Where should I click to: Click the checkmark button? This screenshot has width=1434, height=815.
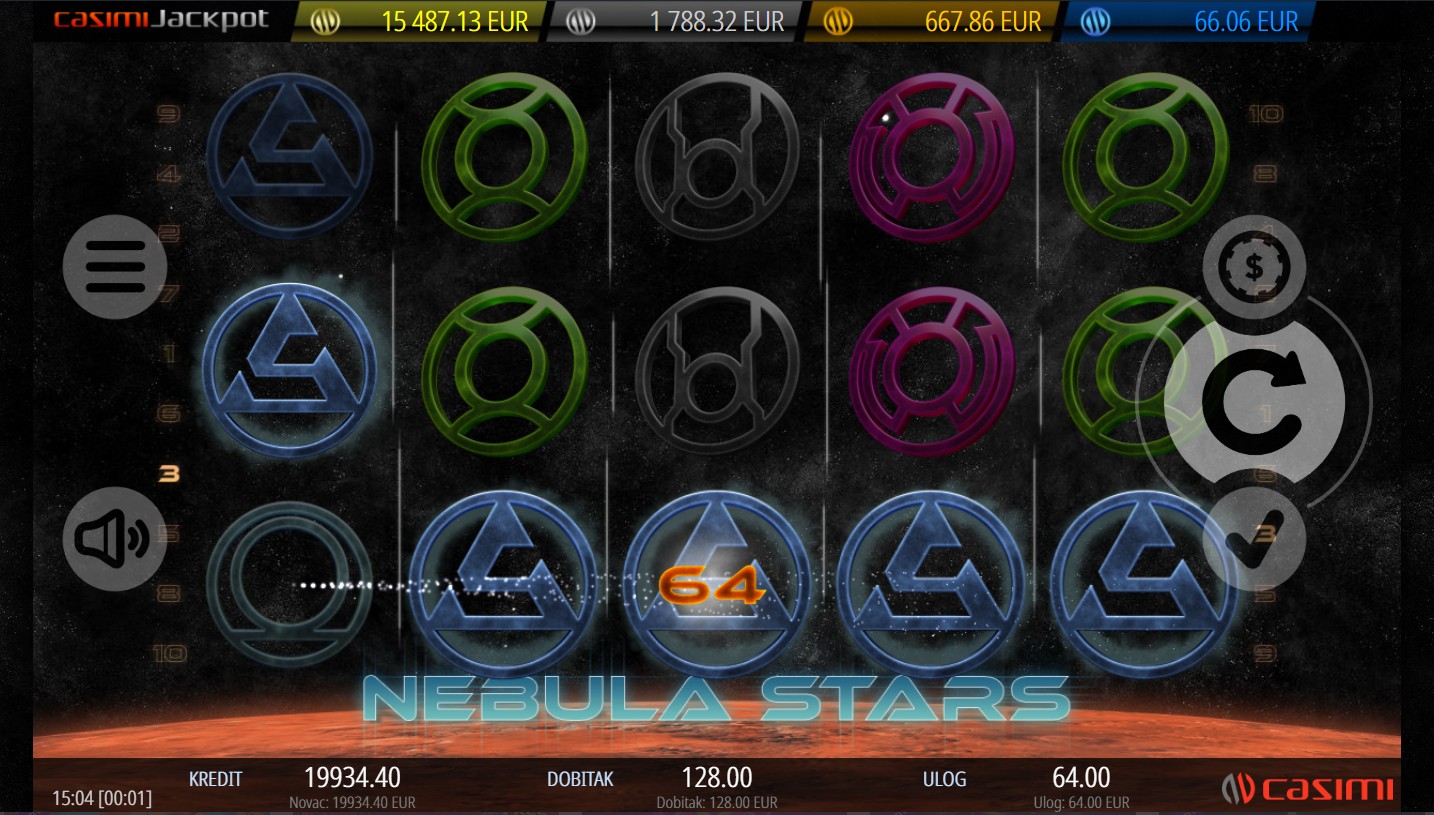1254,539
